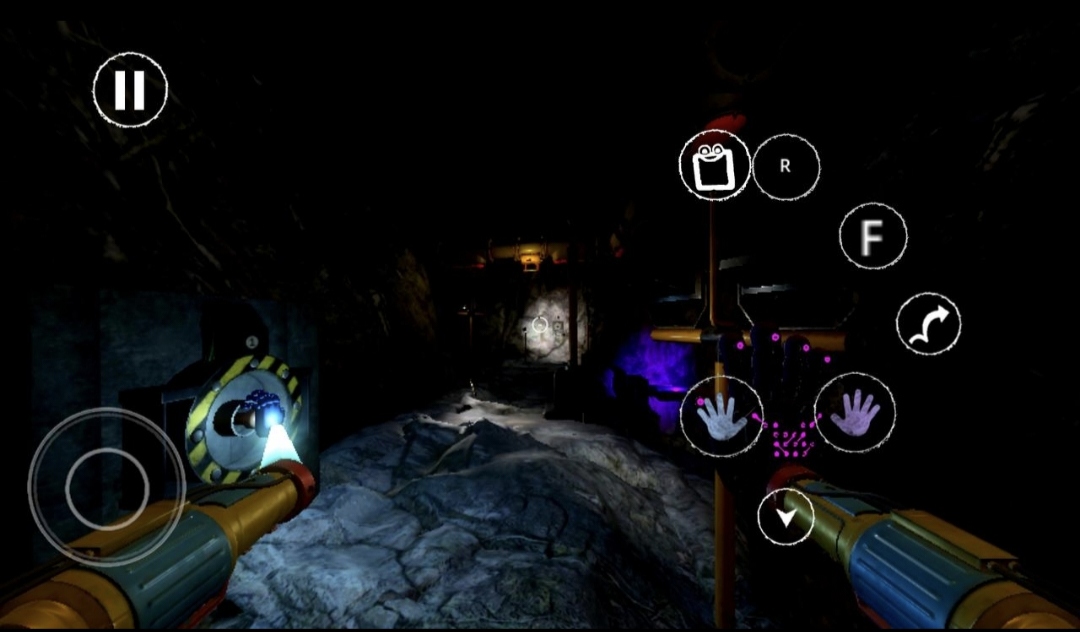Tap the curved arrow jump button
The image size is (1080, 632).
(x=928, y=324)
